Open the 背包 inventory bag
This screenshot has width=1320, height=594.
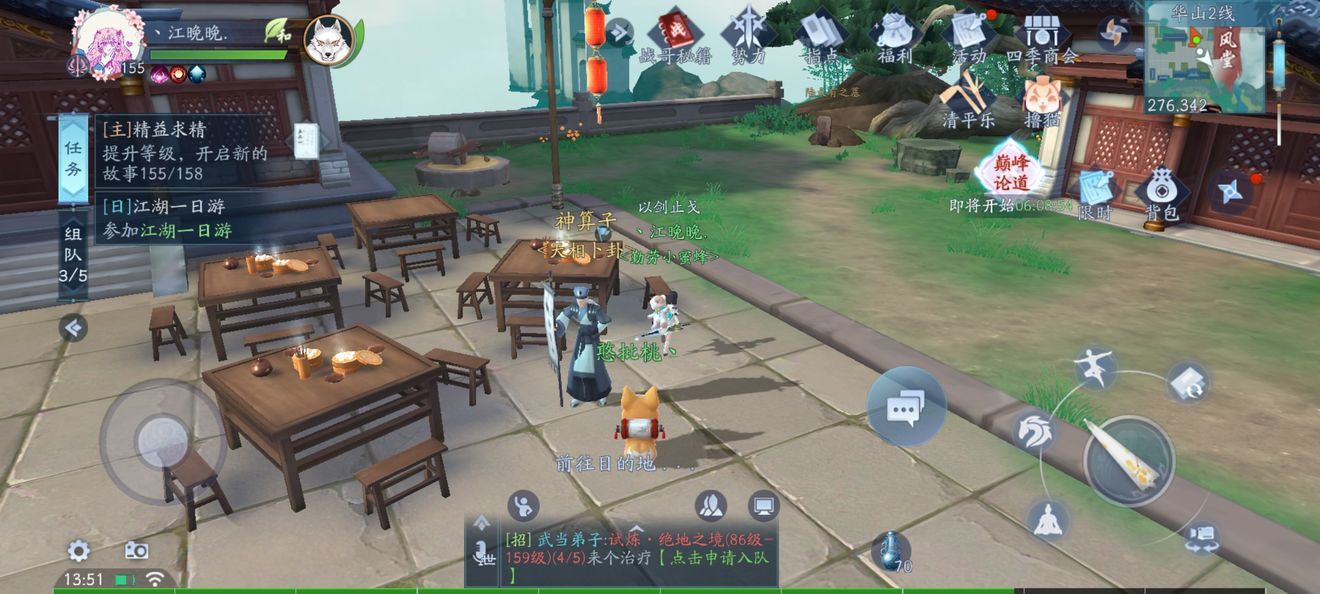(1161, 193)
